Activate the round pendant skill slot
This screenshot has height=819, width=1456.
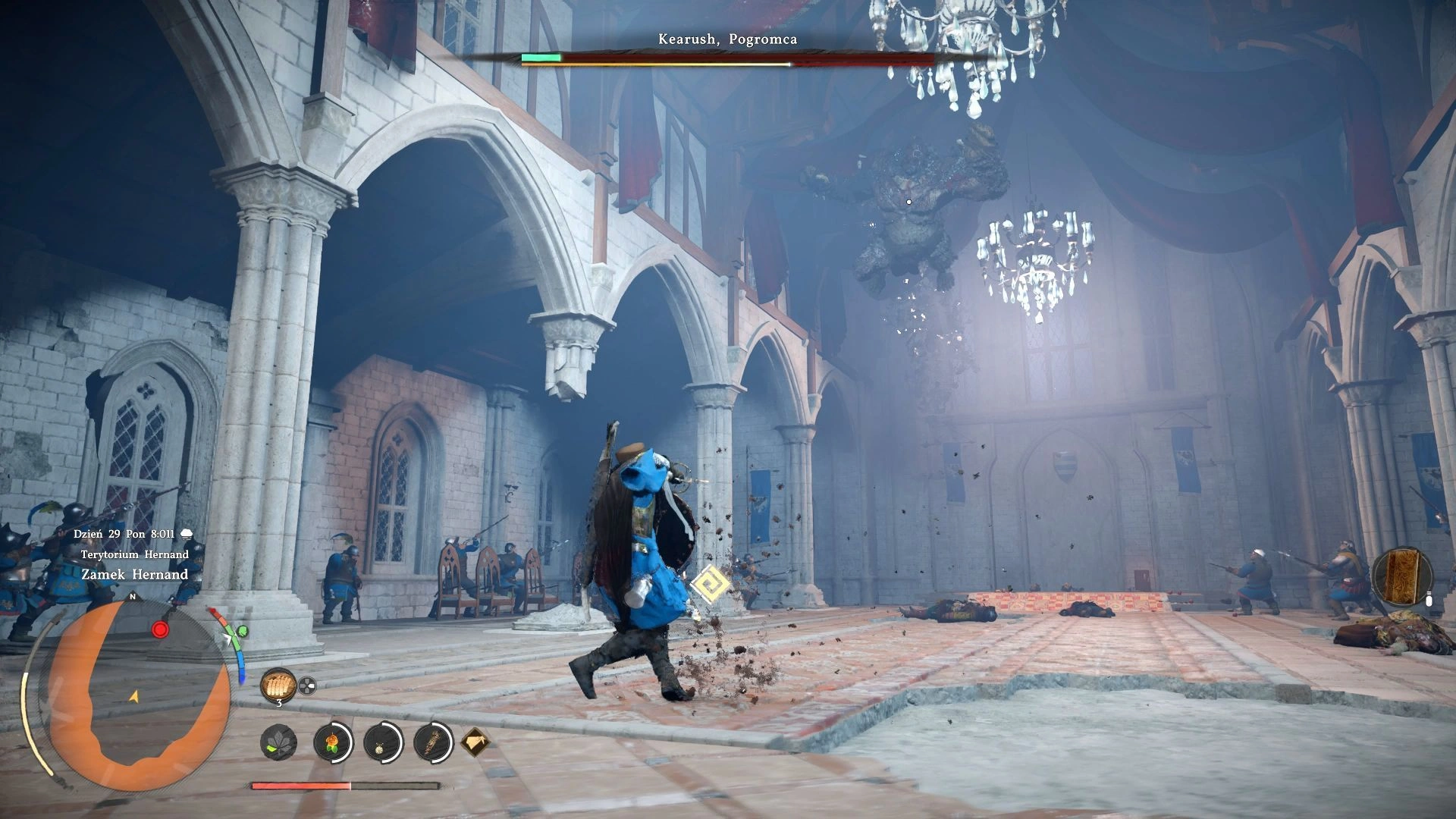point(382,742)
